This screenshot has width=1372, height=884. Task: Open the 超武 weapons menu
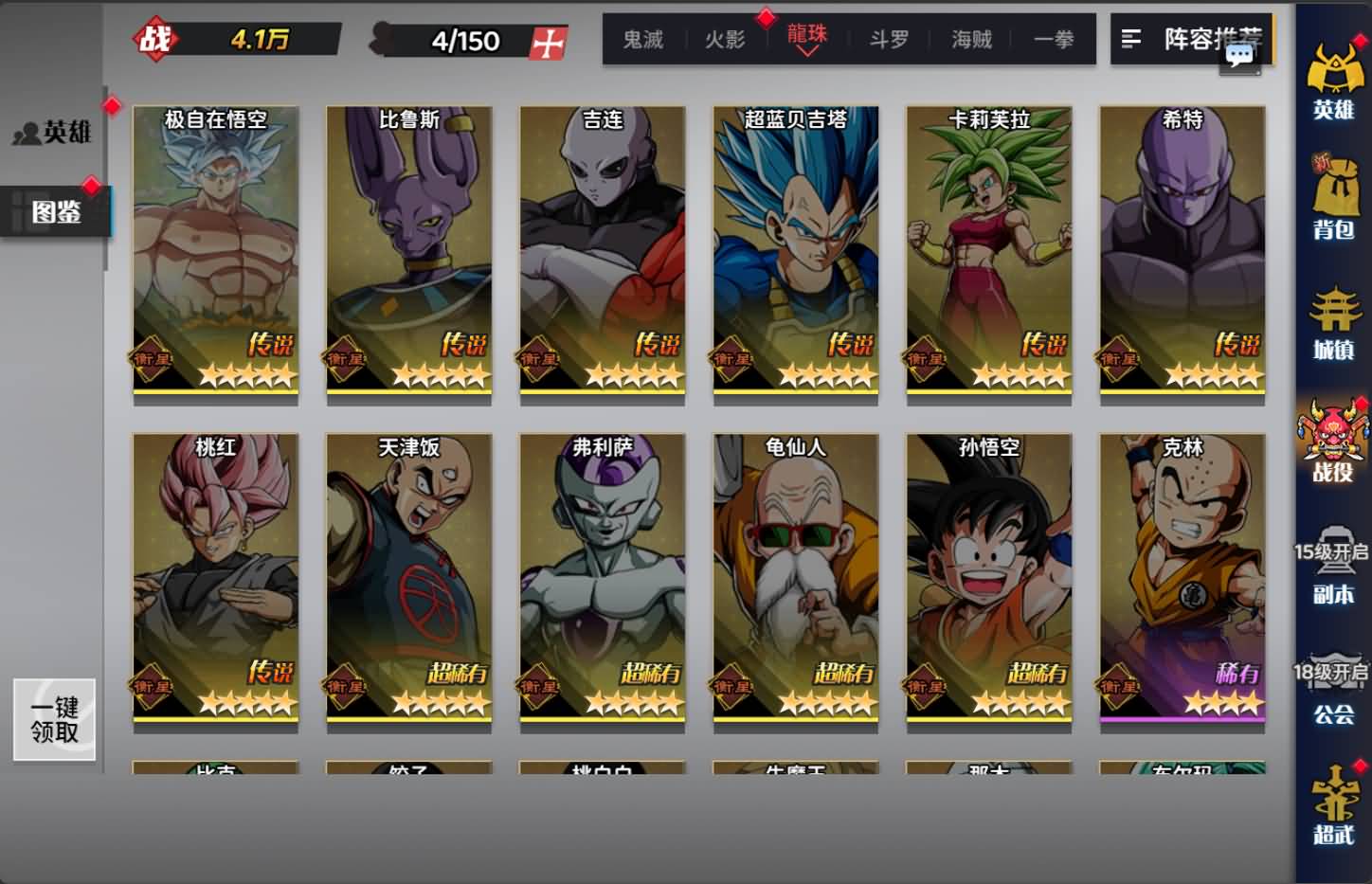[x=1333, y=805]
